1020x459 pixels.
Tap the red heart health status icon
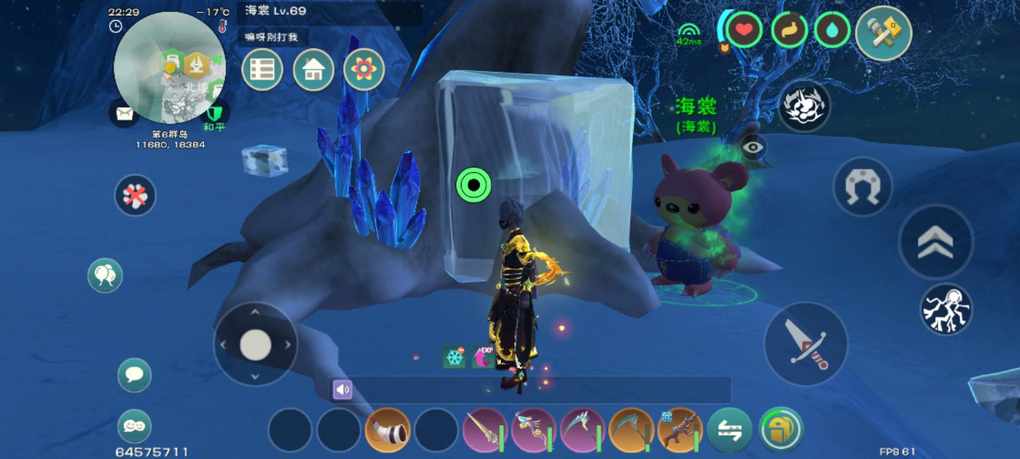tap(743, 30)
